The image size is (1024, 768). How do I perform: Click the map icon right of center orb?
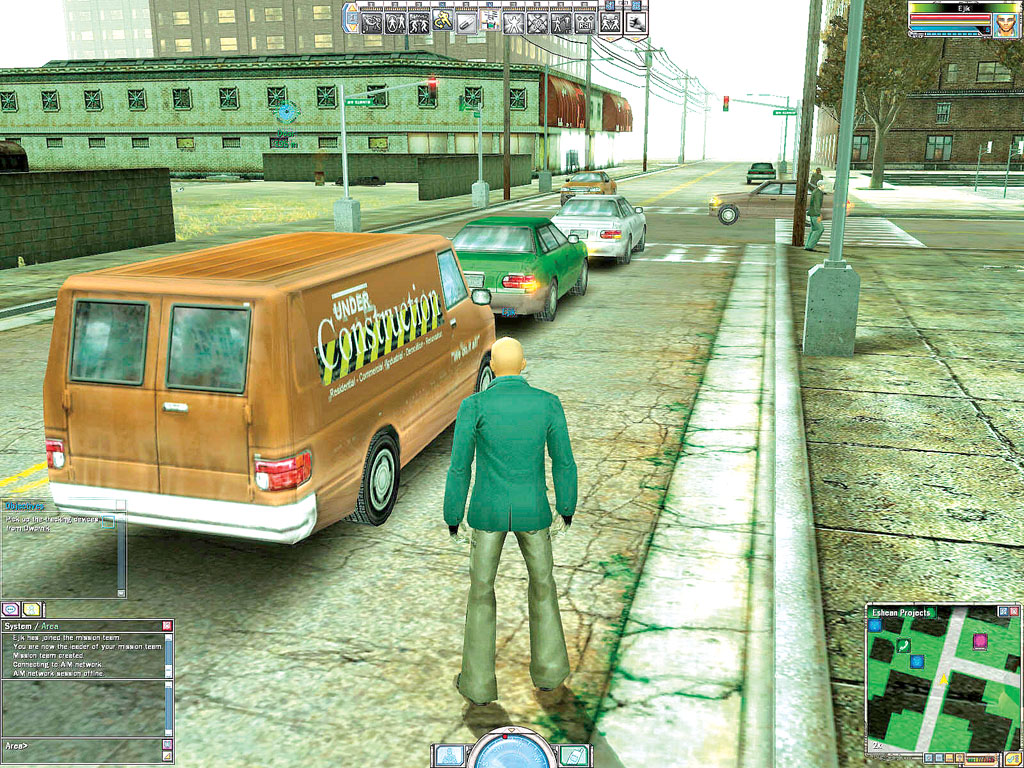tap(572, 755)
